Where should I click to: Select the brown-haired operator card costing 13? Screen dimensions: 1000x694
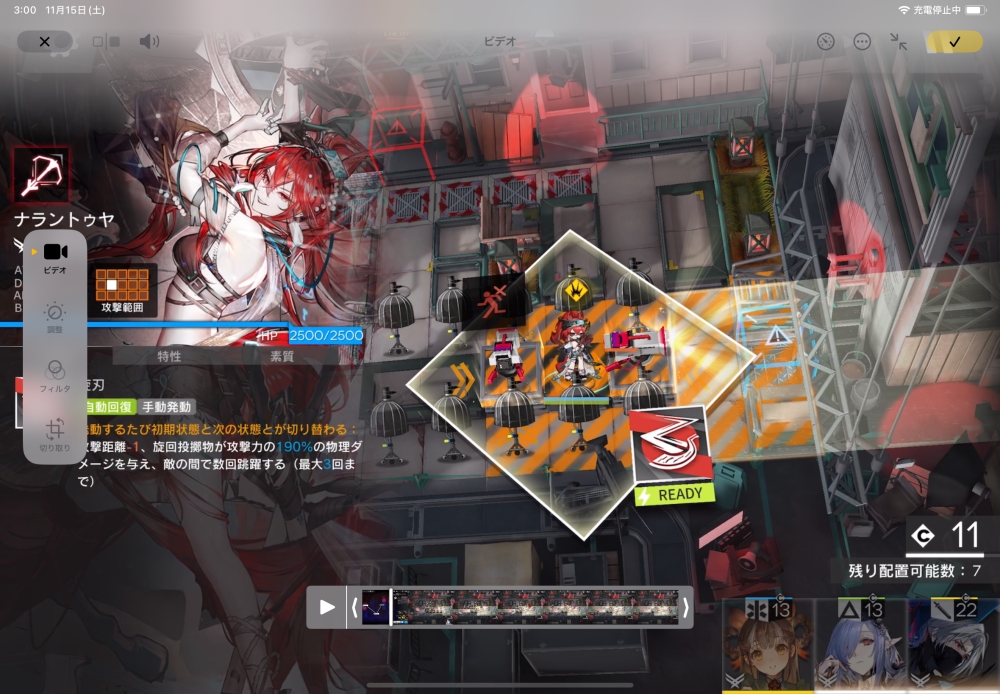767,645
